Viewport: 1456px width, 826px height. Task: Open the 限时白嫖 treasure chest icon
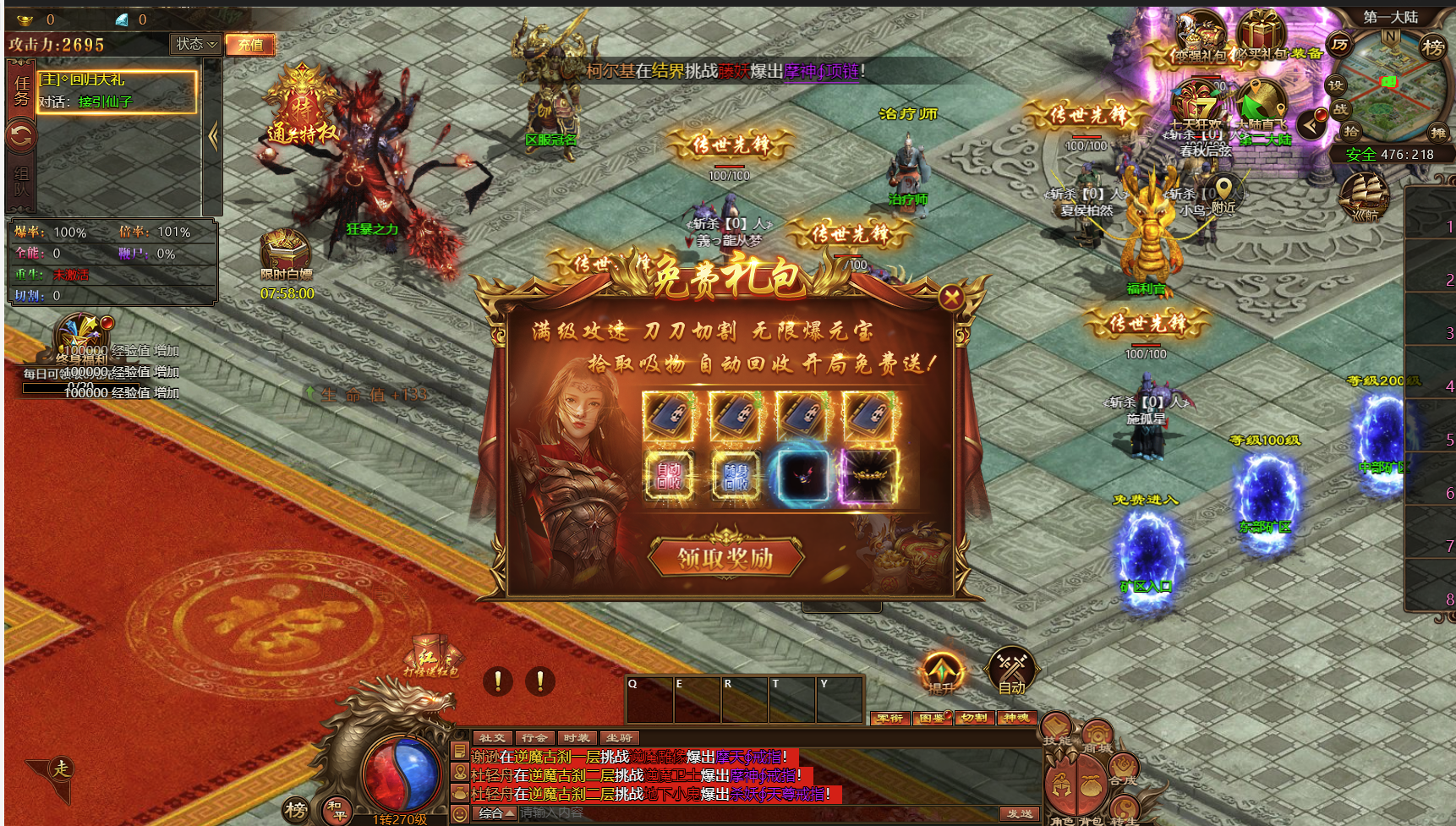pos(285,252)
